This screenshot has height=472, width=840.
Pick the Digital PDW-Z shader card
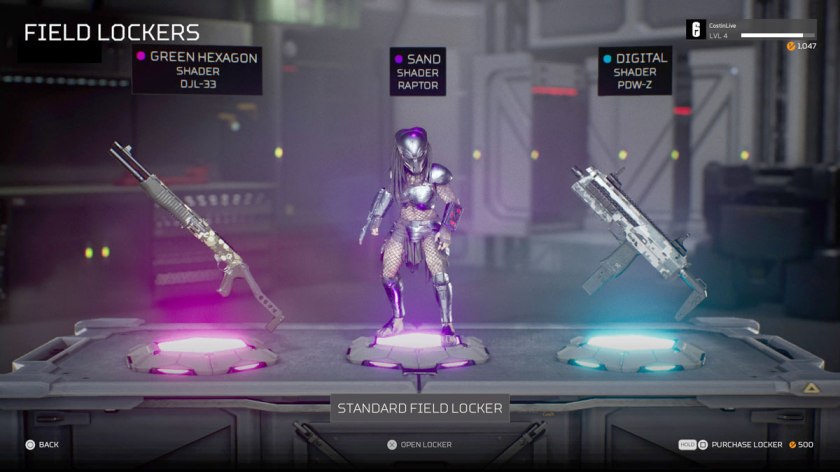pyautogui.click(x=634, y=71)
